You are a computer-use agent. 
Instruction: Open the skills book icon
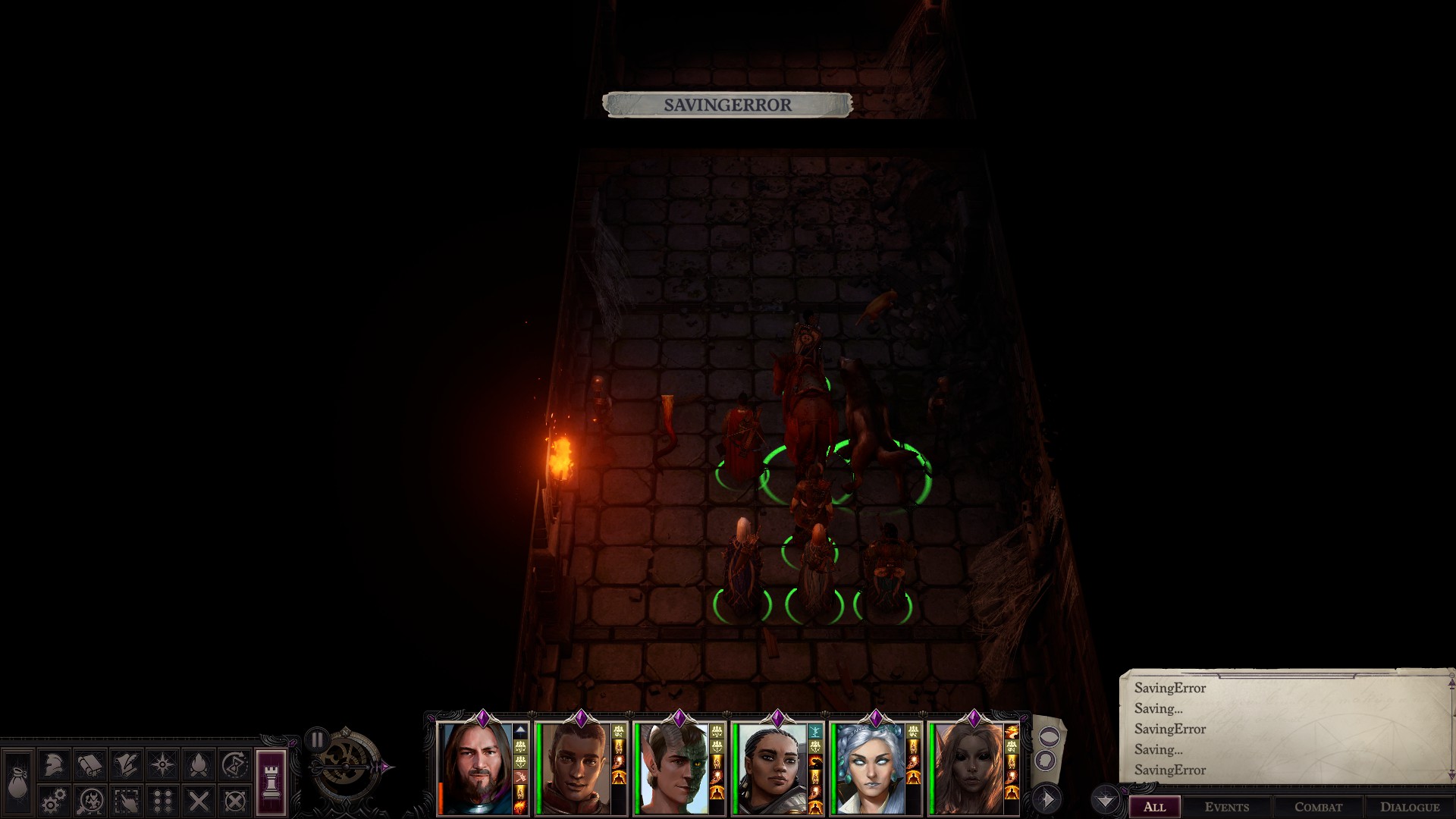coord(89,764)
